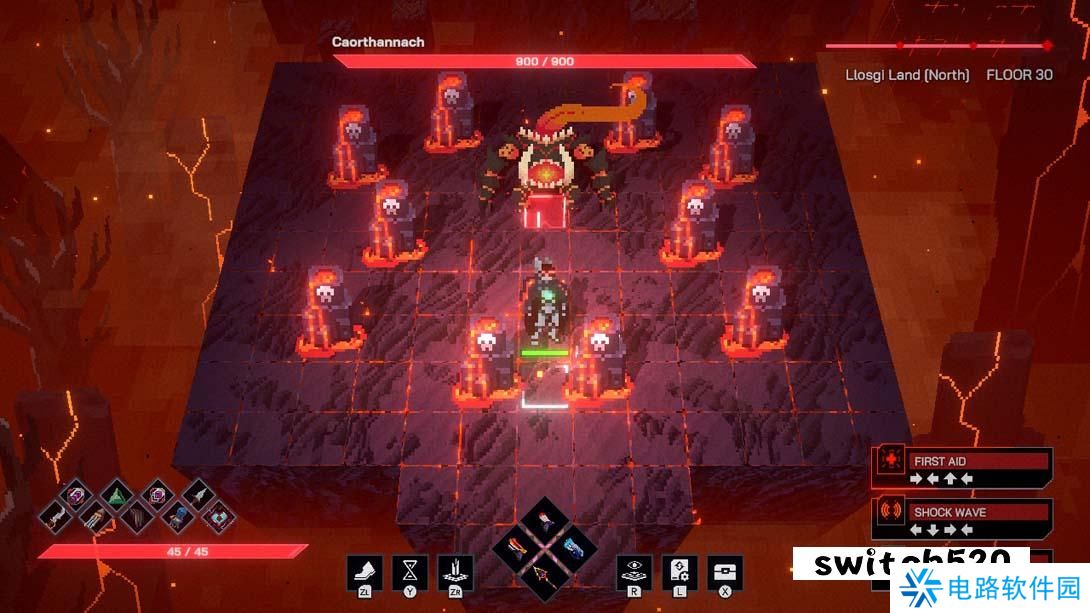The width and height of the screenshot is (1090, 613).
Task: Activate the sword-on-tile attack icon
Action: tap(456, 571)
